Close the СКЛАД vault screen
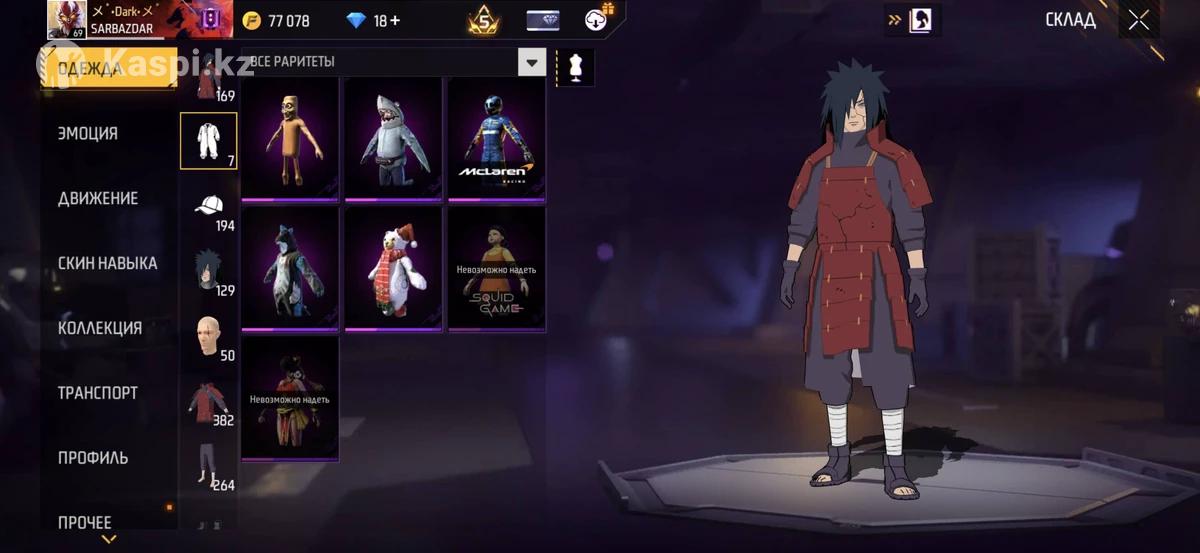1200x553 pixels. [1138, 20]
